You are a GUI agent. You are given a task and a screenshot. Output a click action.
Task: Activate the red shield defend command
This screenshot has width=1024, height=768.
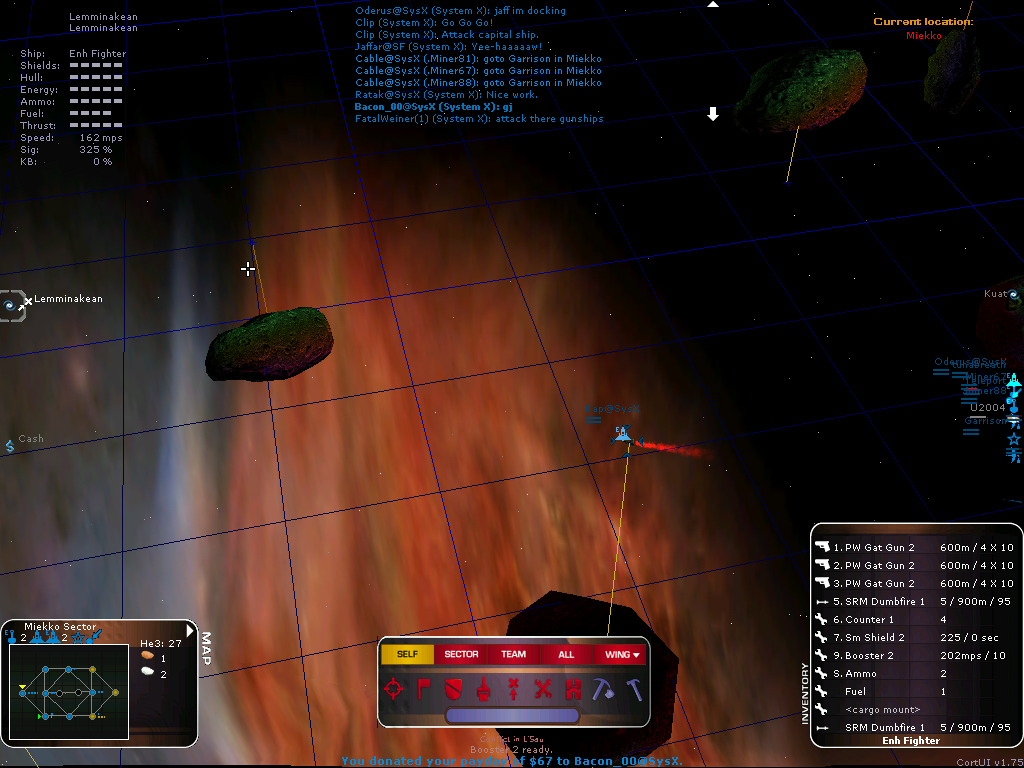point(452,688)
